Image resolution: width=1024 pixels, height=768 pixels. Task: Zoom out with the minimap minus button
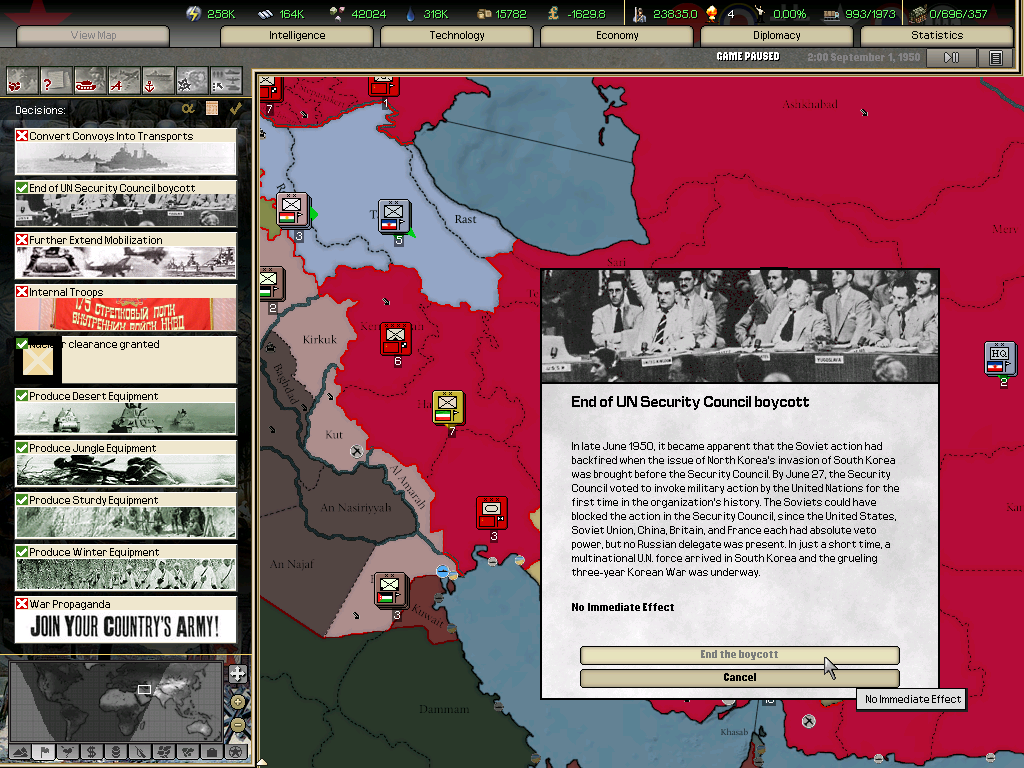tap(238, 725)
